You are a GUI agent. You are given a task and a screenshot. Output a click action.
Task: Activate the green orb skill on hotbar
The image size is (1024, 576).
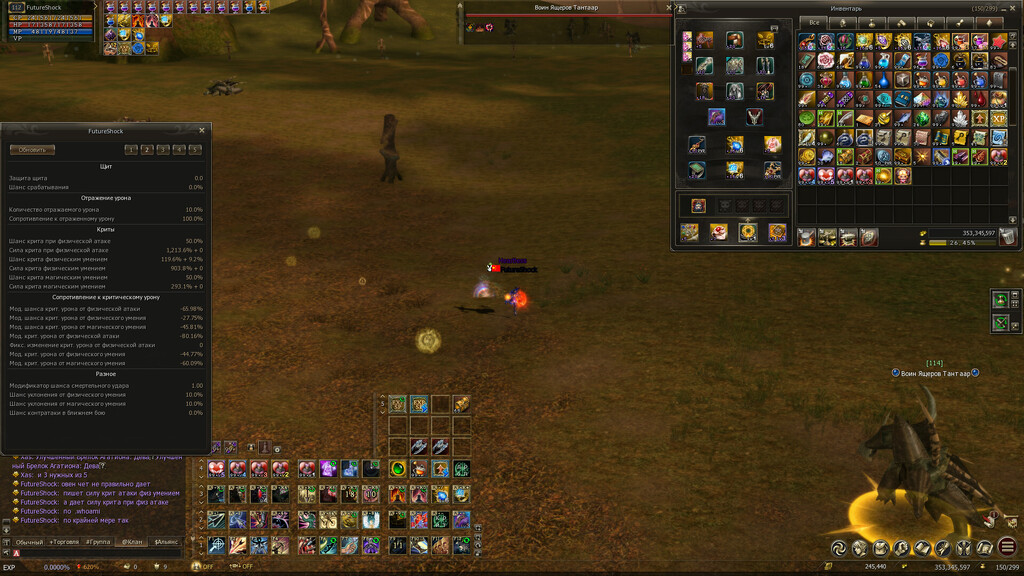click(398, 469)
